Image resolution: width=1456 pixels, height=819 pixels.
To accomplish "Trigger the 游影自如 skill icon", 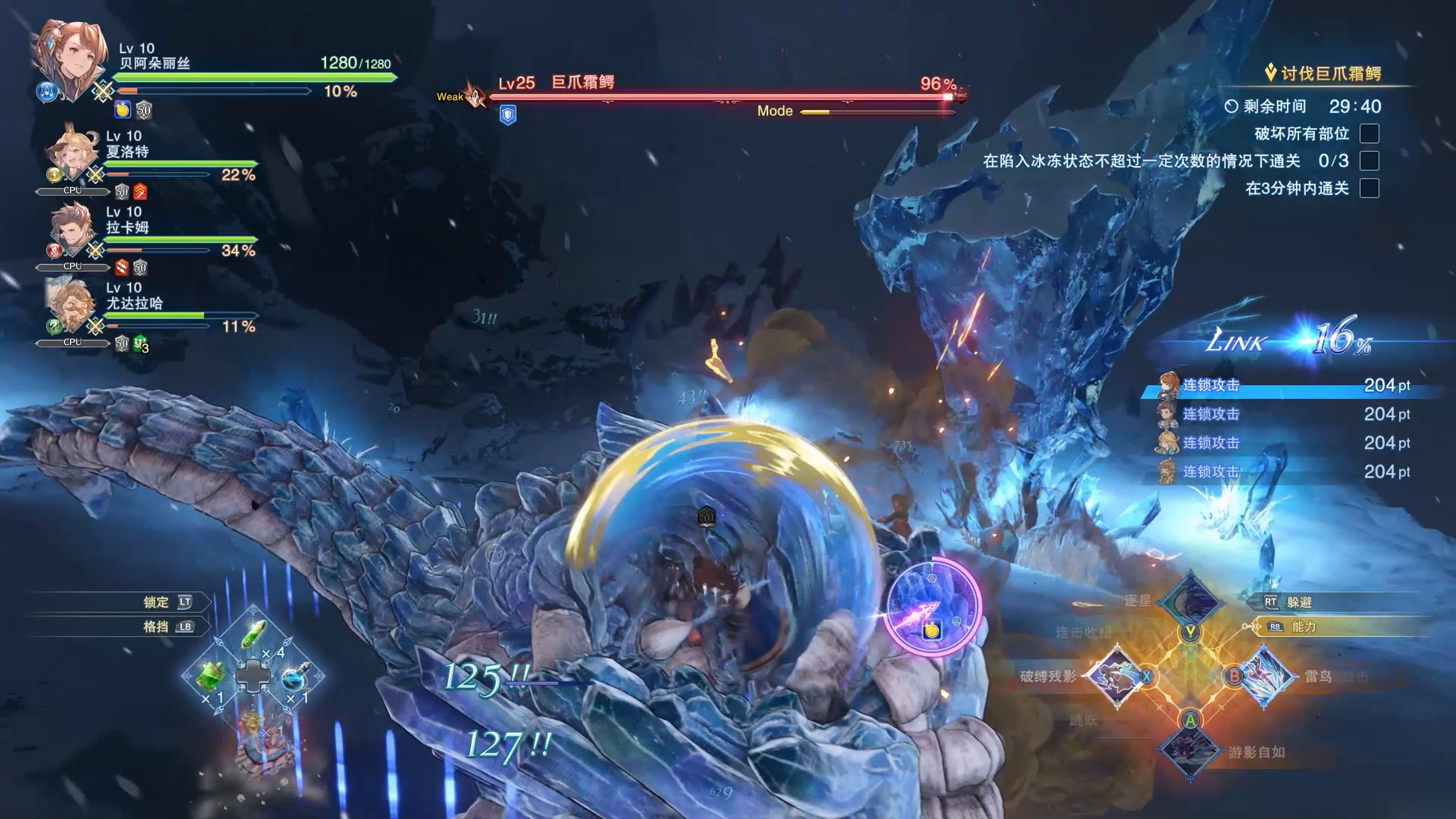I will pyautogui.click(x=1190, y=751).
